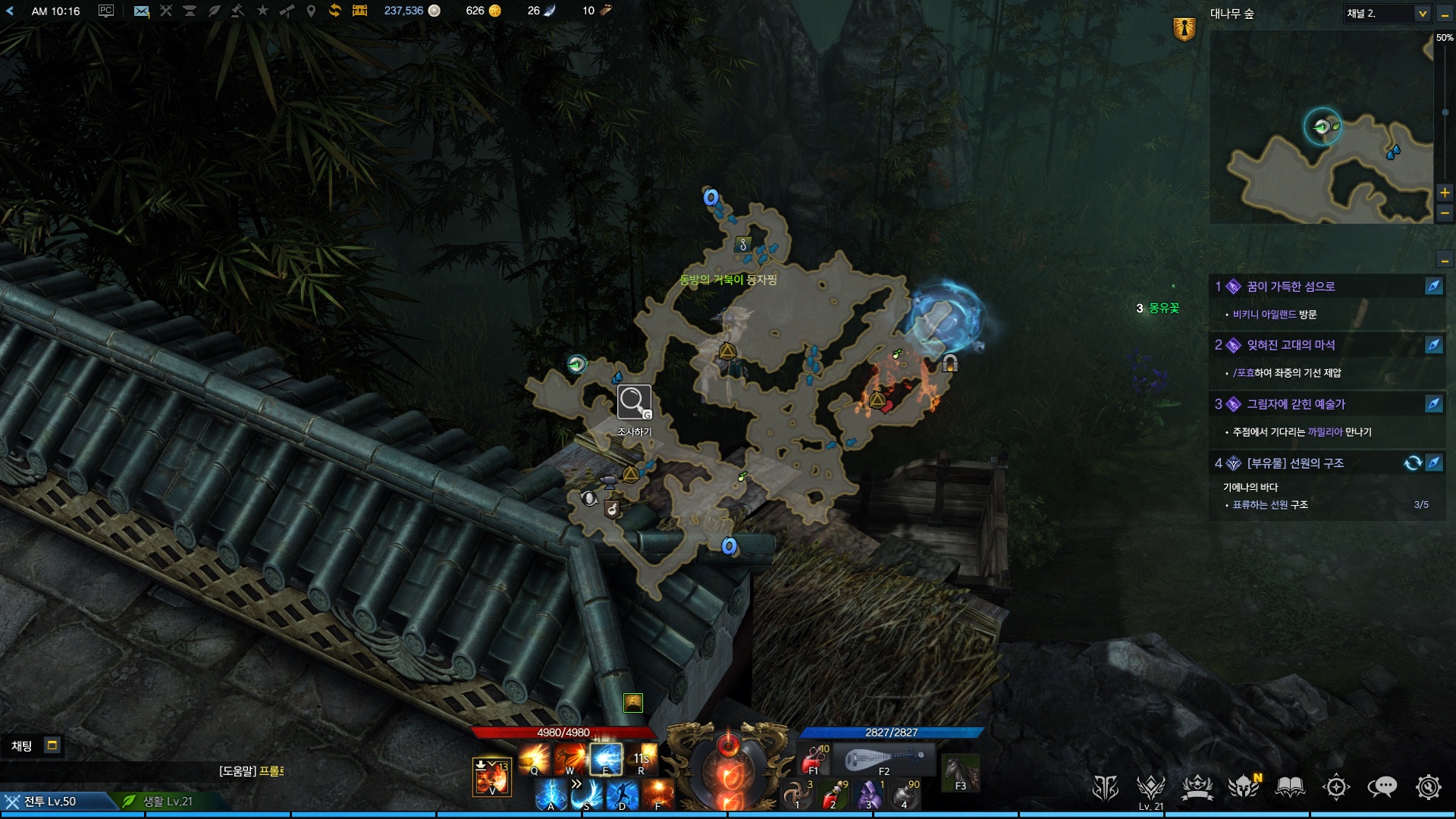Click the 조사하기 magnifier interaction icon
This screenshot has height=819, width=1456.
pos(634,403)
